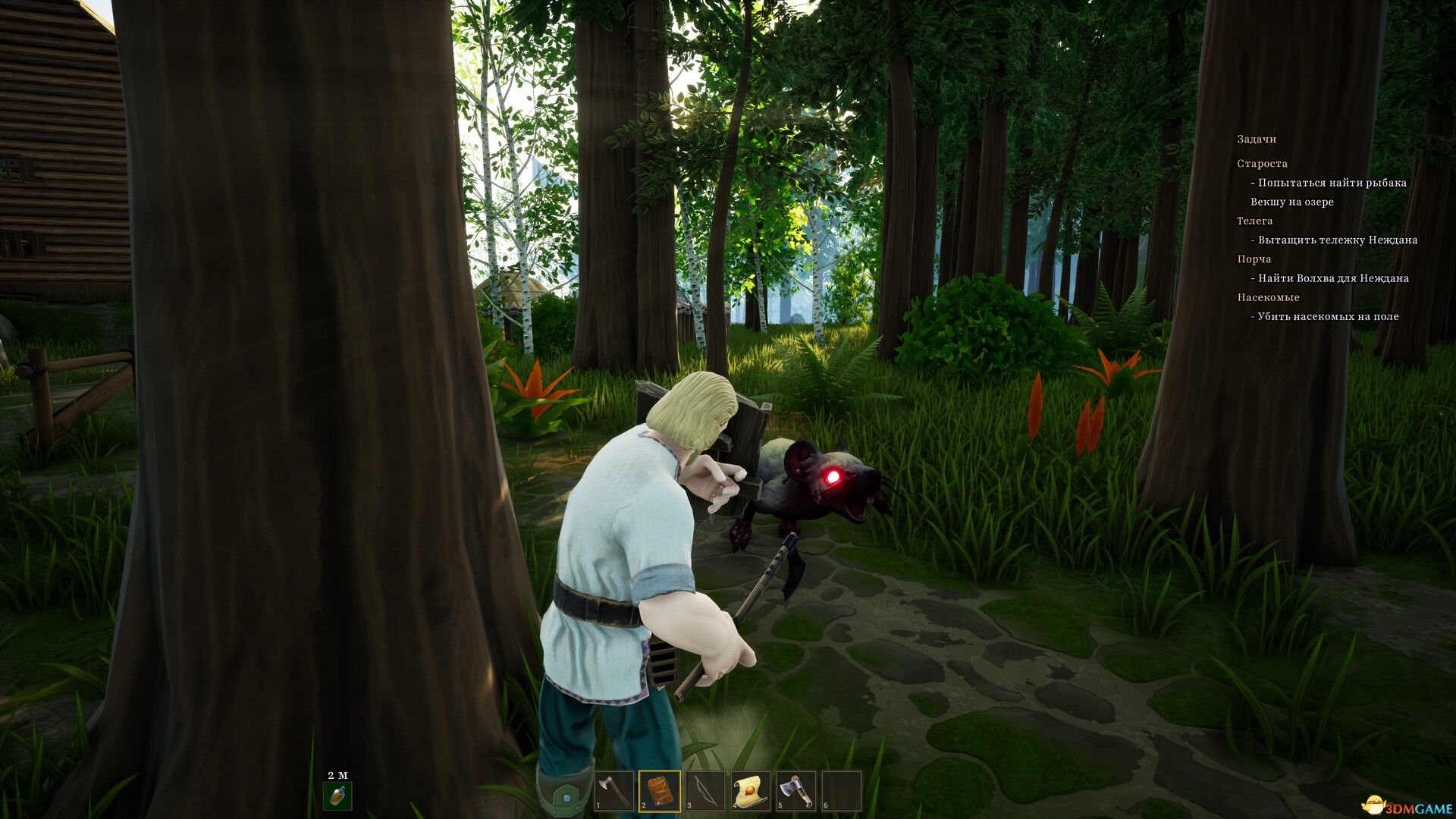Click the bottle quest marker icon
Screen dimensions: 1456x819
[336, 797]
